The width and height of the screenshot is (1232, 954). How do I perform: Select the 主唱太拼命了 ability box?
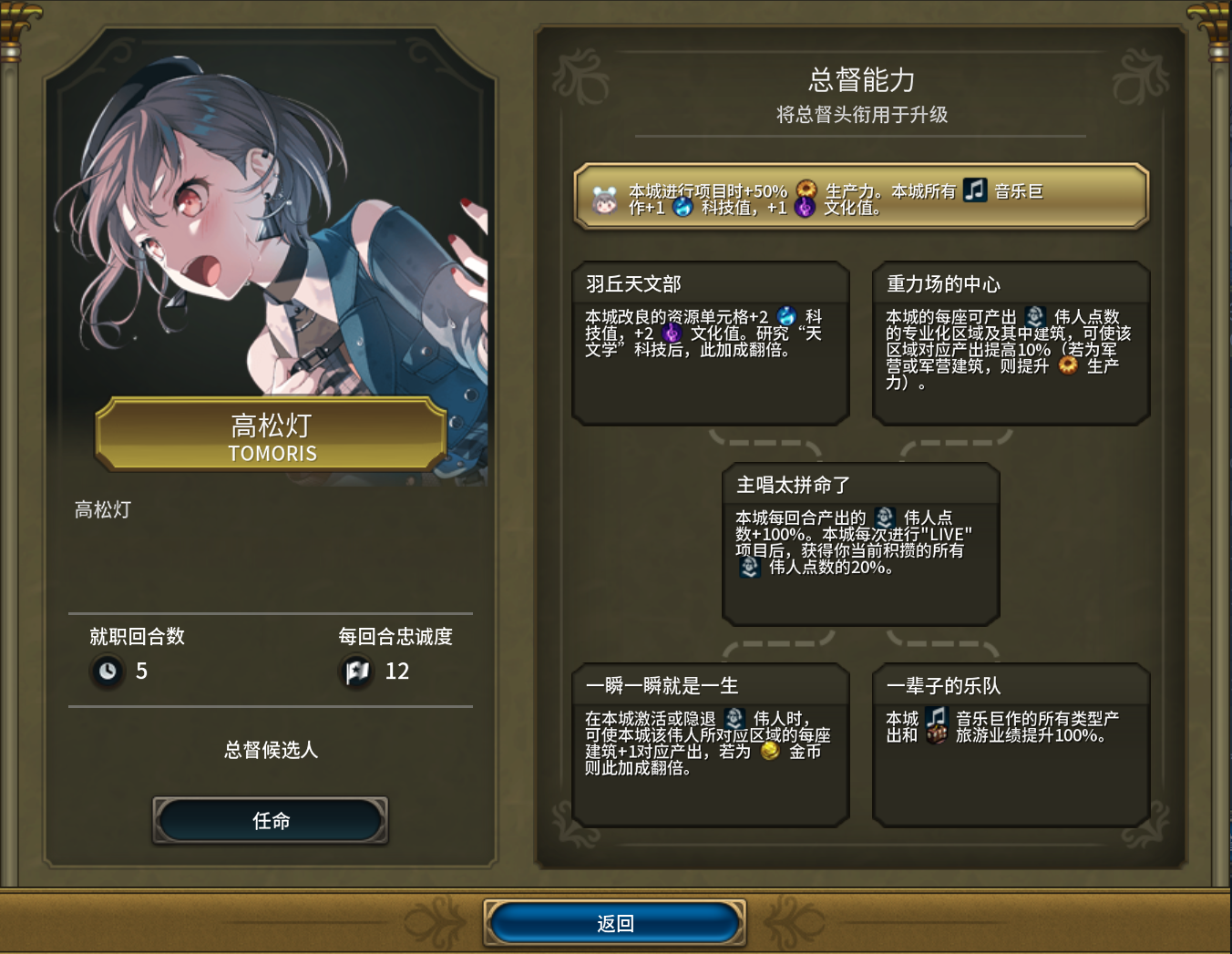860,544
